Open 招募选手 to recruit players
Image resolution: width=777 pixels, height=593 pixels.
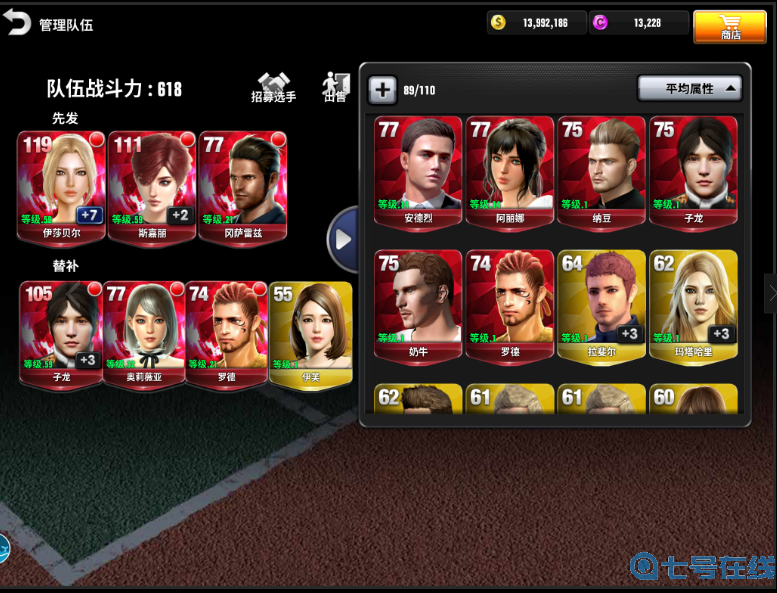[x=273, y=88]
